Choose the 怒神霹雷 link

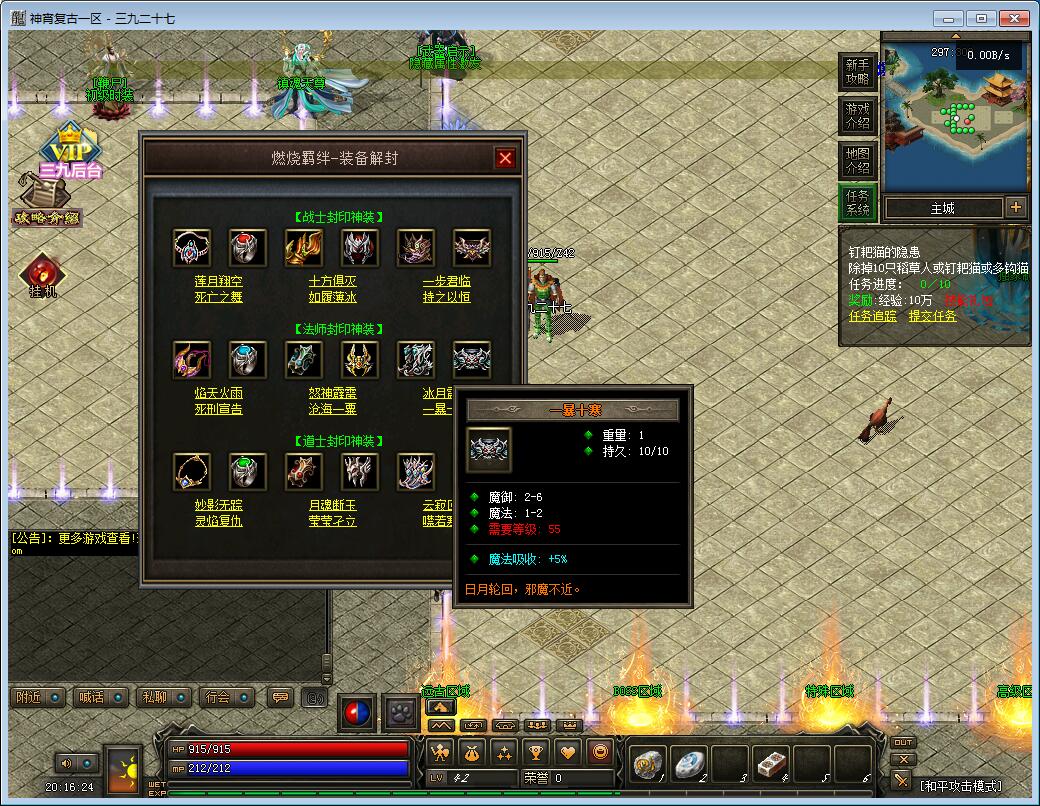332,394
